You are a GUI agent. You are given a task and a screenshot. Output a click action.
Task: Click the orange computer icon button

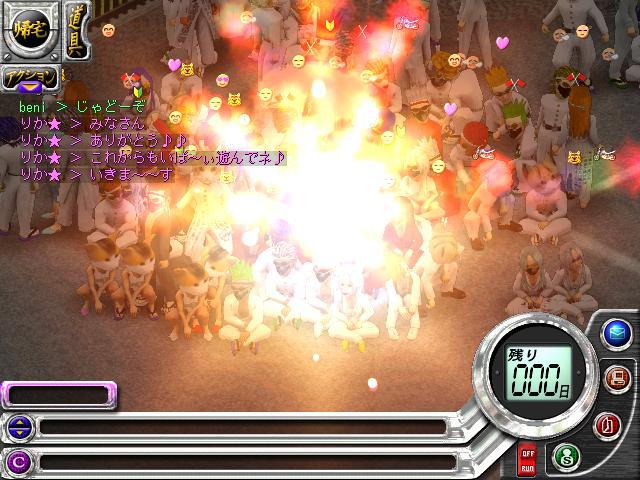point(616,378)
